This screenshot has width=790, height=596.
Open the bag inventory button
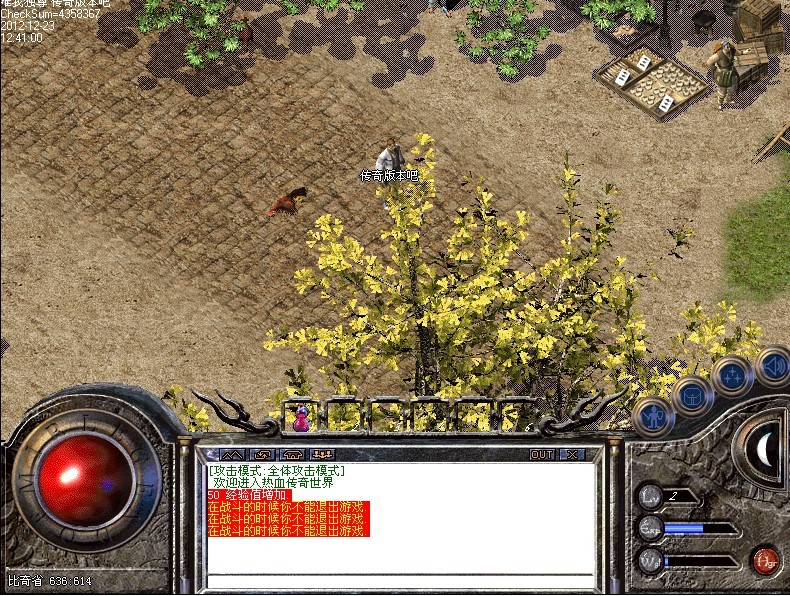(692, 394)
